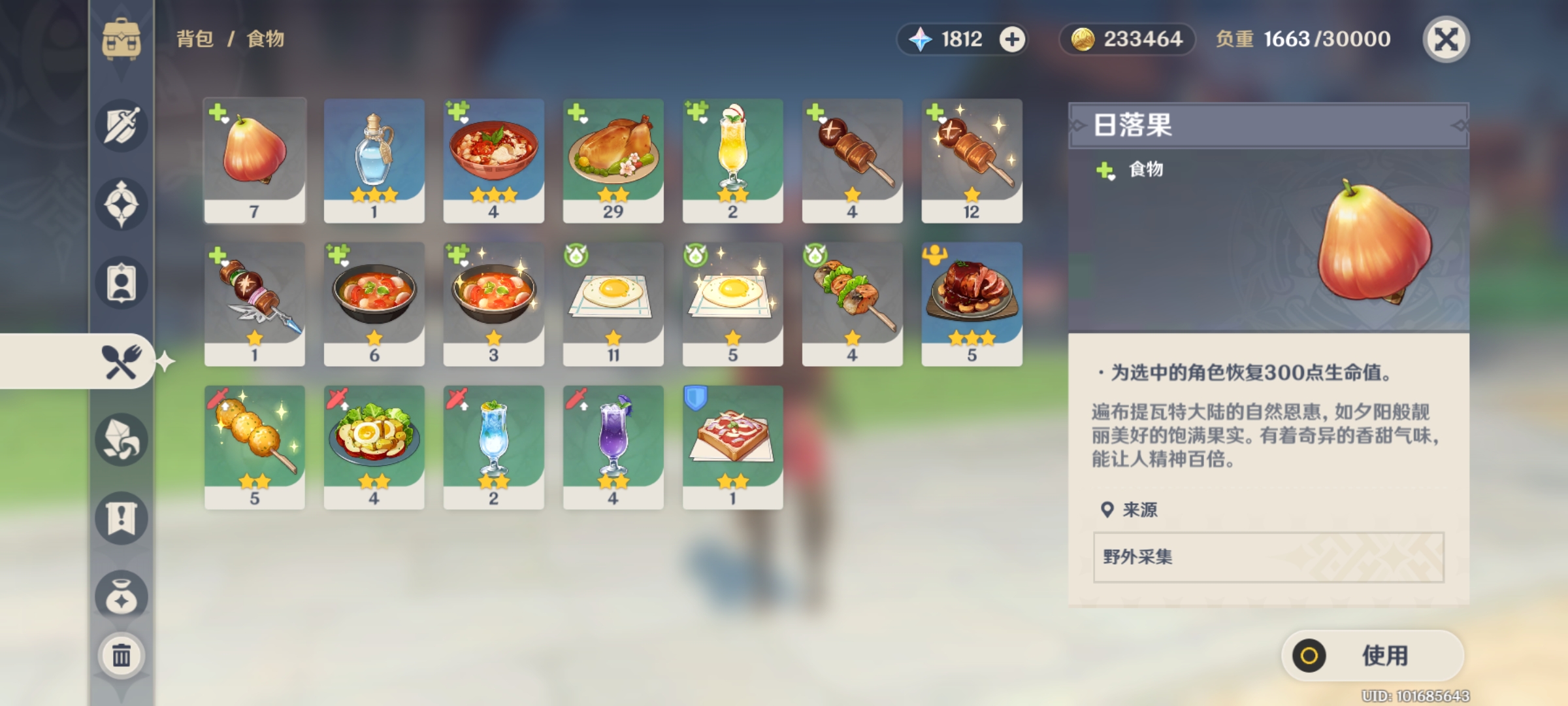The image size is (1568, 706).
Task: Close the backpack with the X button
Action: 1446,39
